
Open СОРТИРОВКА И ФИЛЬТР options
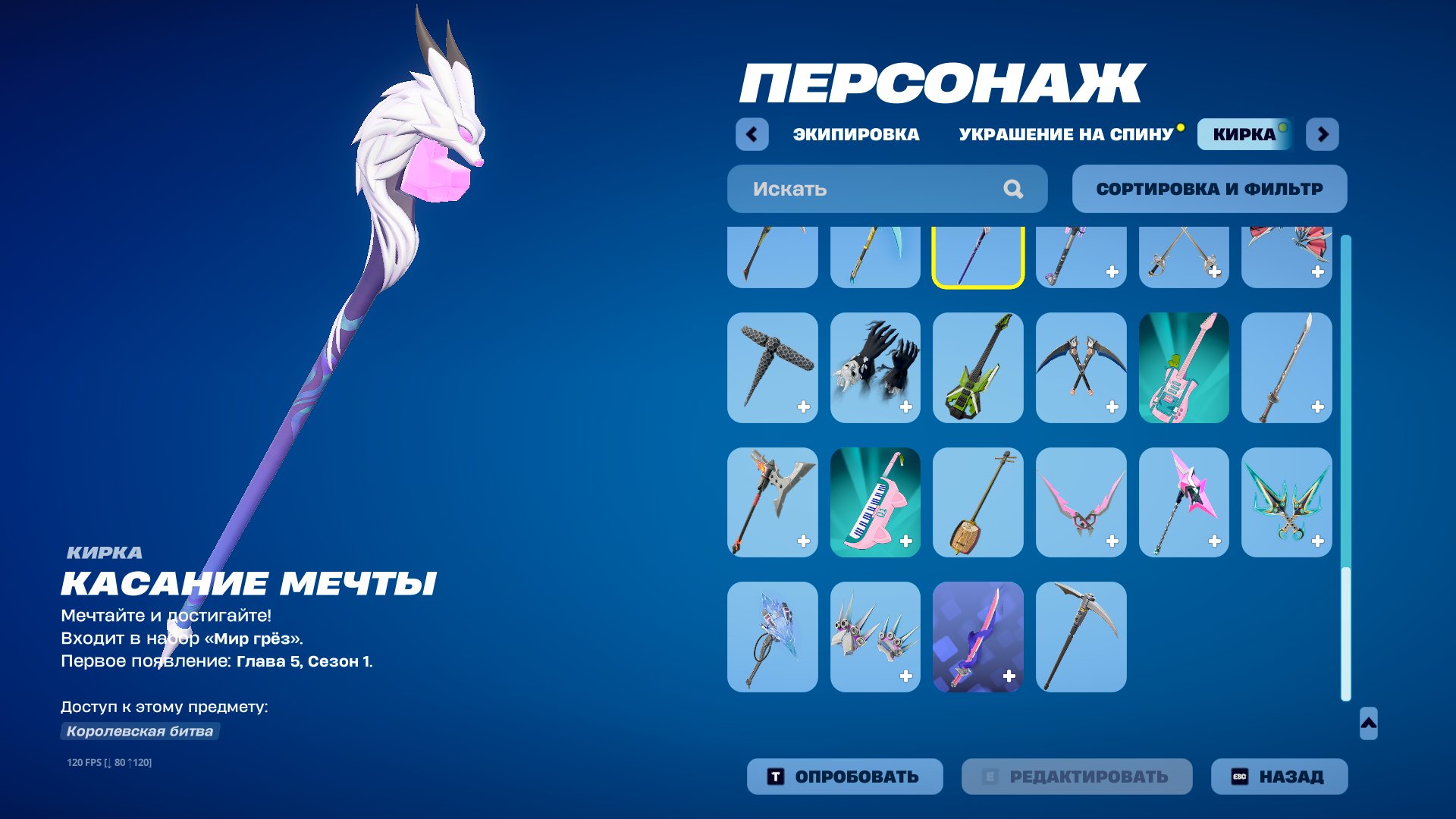(1209, 189)
